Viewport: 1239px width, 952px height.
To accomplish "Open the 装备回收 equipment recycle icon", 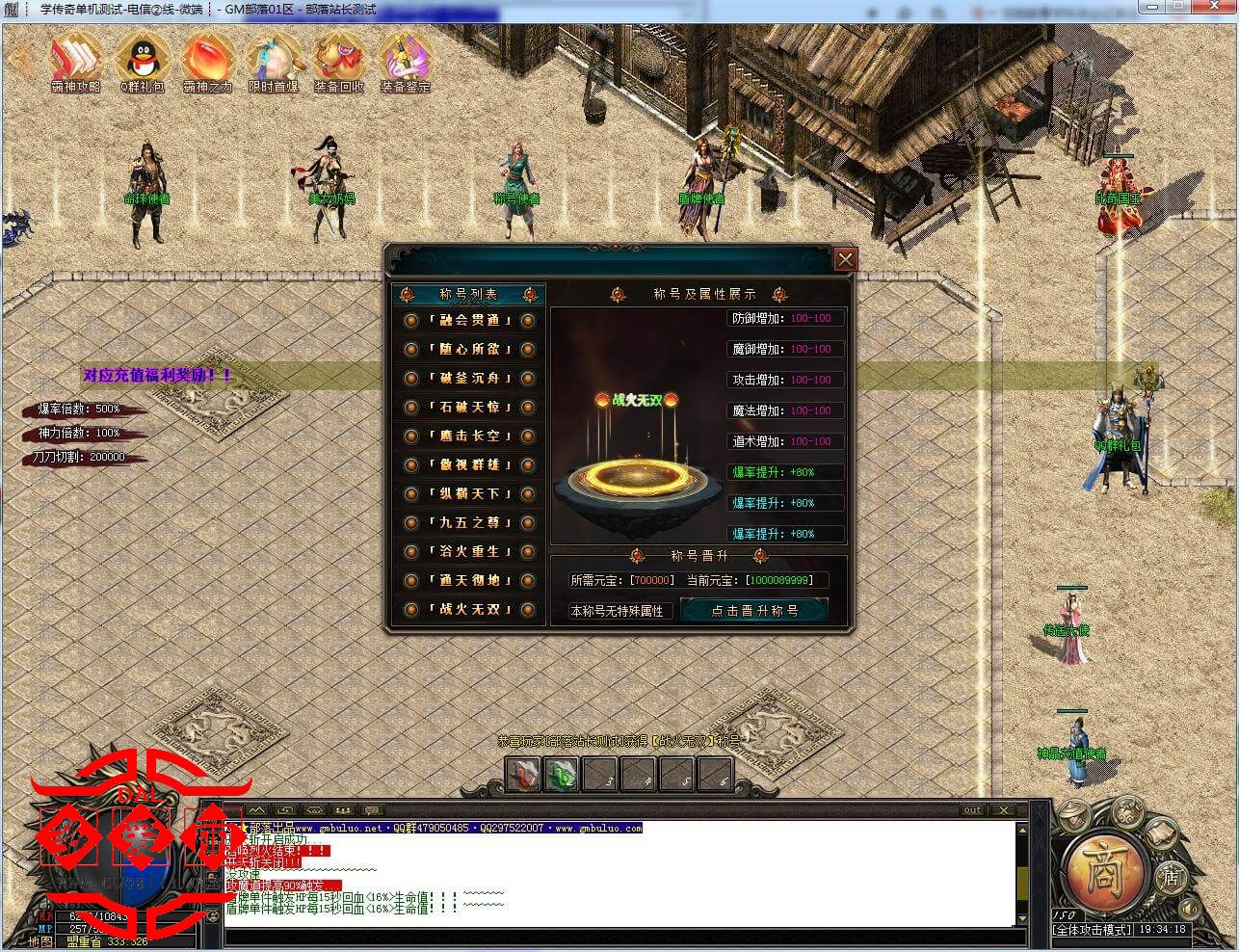I will coord(338,60).
